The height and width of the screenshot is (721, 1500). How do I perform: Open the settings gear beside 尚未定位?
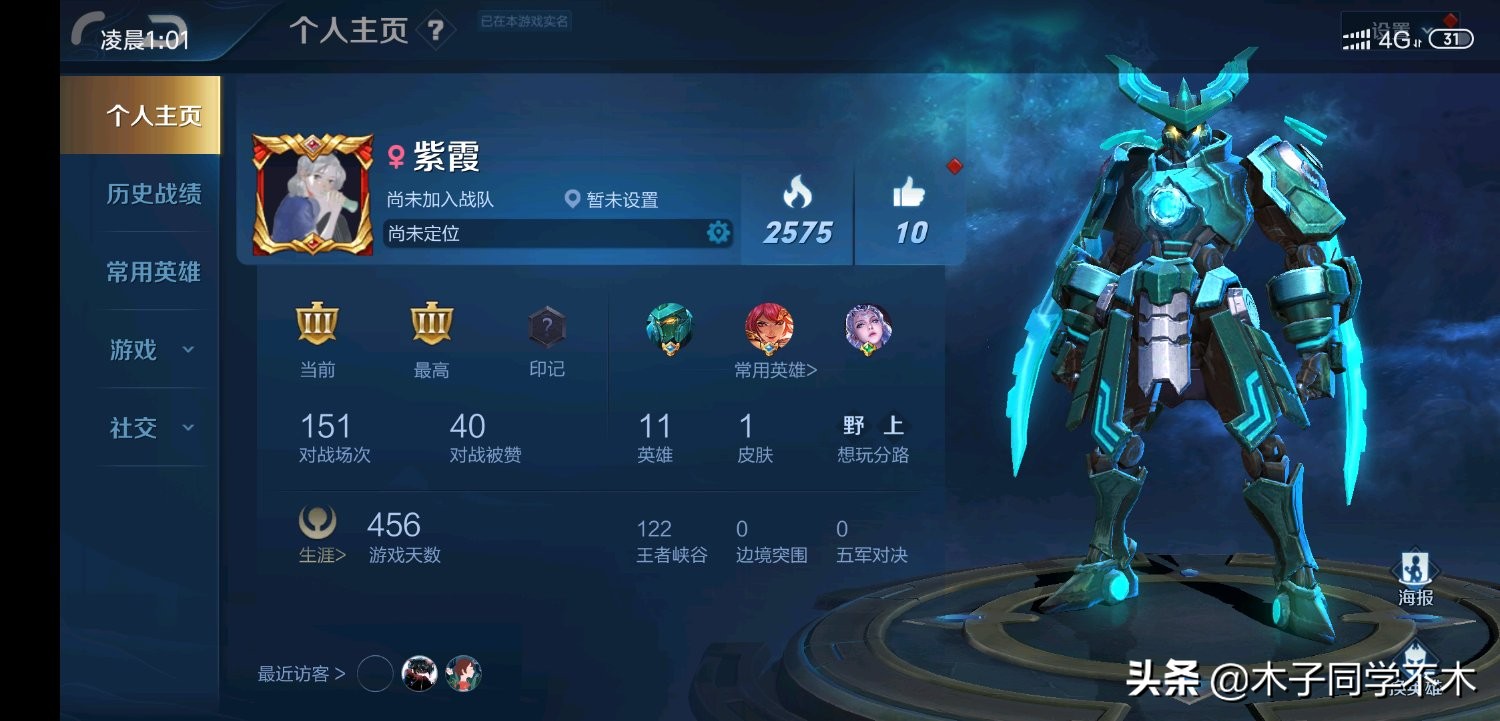718,232
